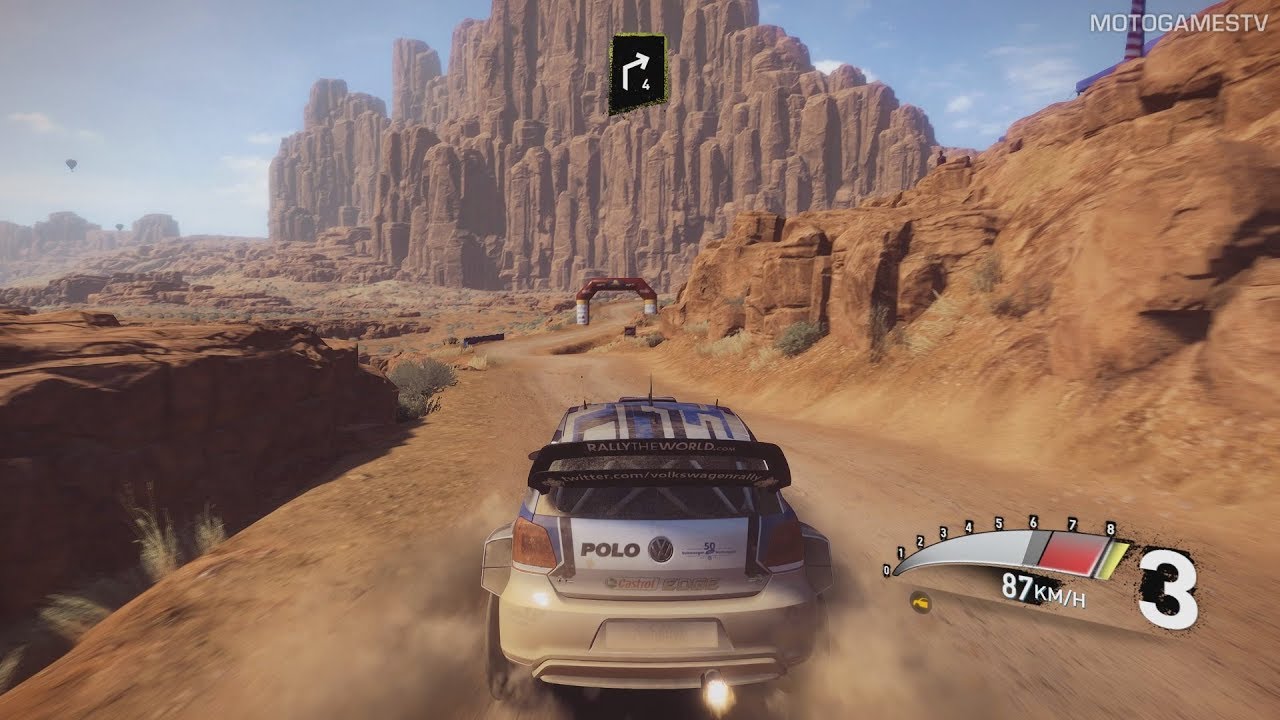Screen dimensions: 1280x720
Task: Click the right turn 4 pace note icon
Action: click(638, 74)
